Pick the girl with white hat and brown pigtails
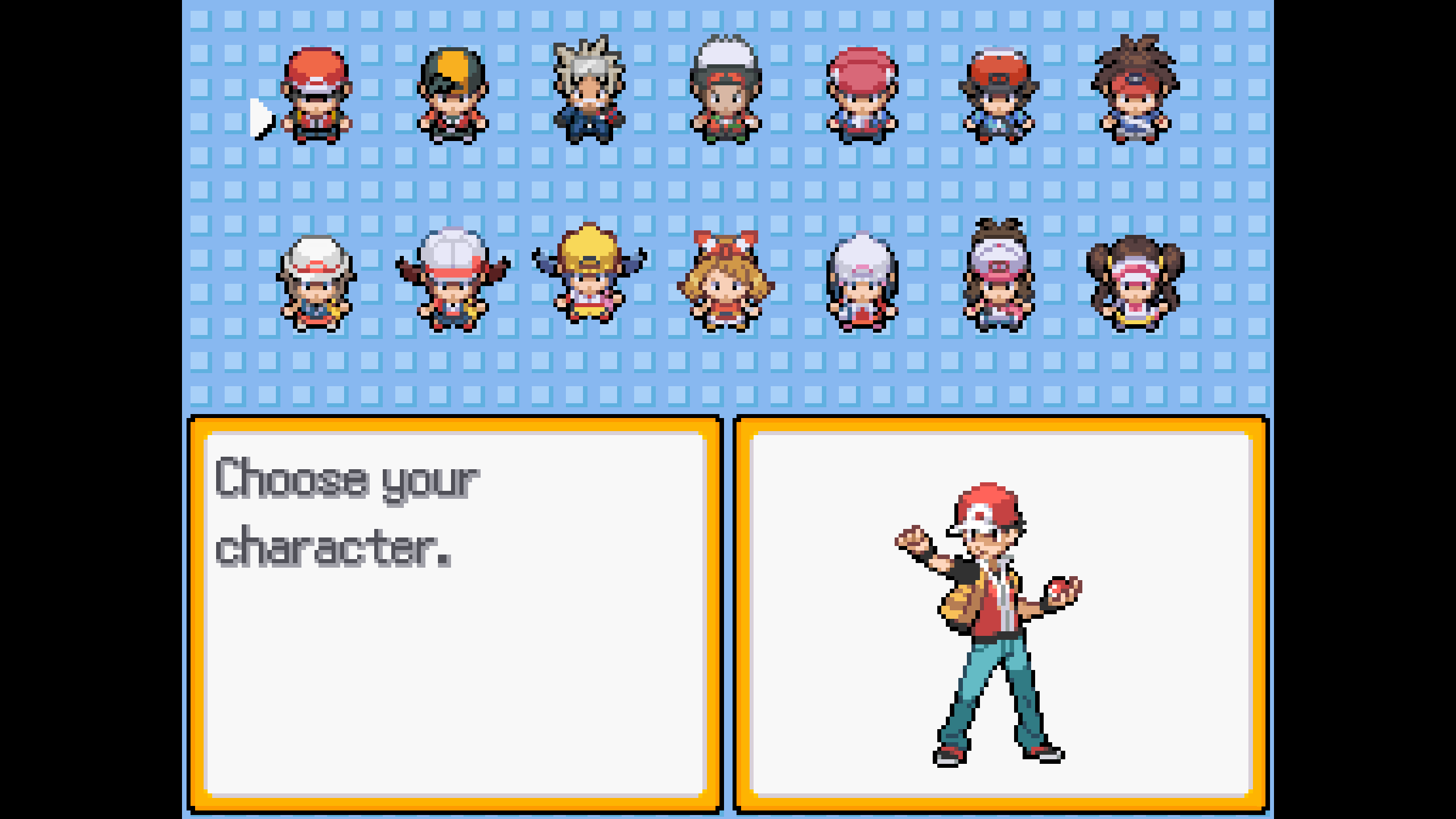 tap(453, 280)
